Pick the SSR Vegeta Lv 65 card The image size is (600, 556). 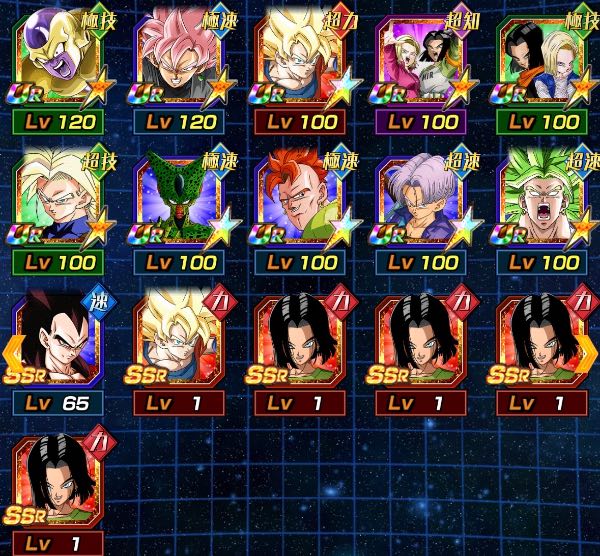(x=59, y=345)
